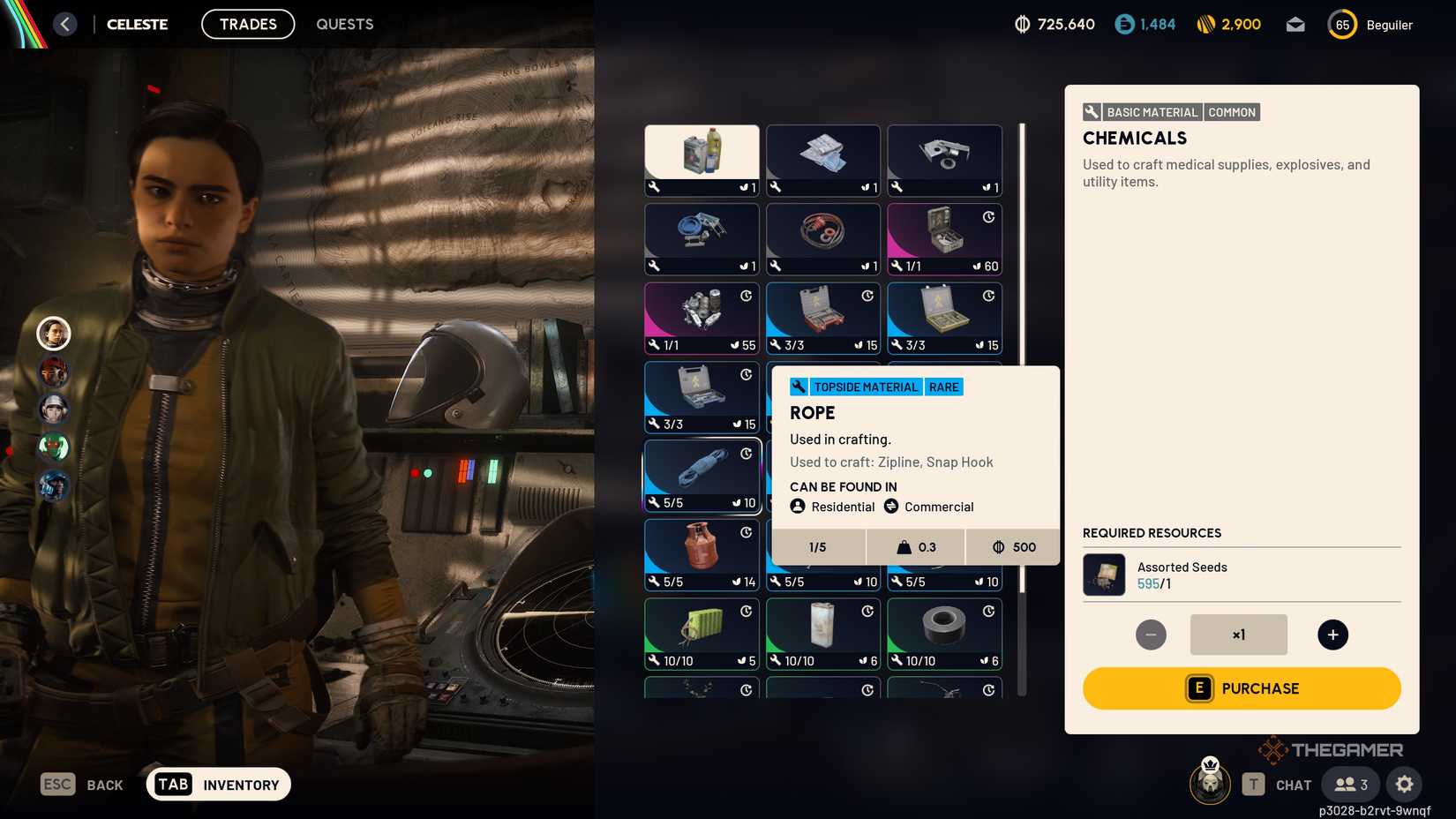Viewport: 1456px width, 819px height.
Task: Select the orange propane tank item
Action: point(702,553)
